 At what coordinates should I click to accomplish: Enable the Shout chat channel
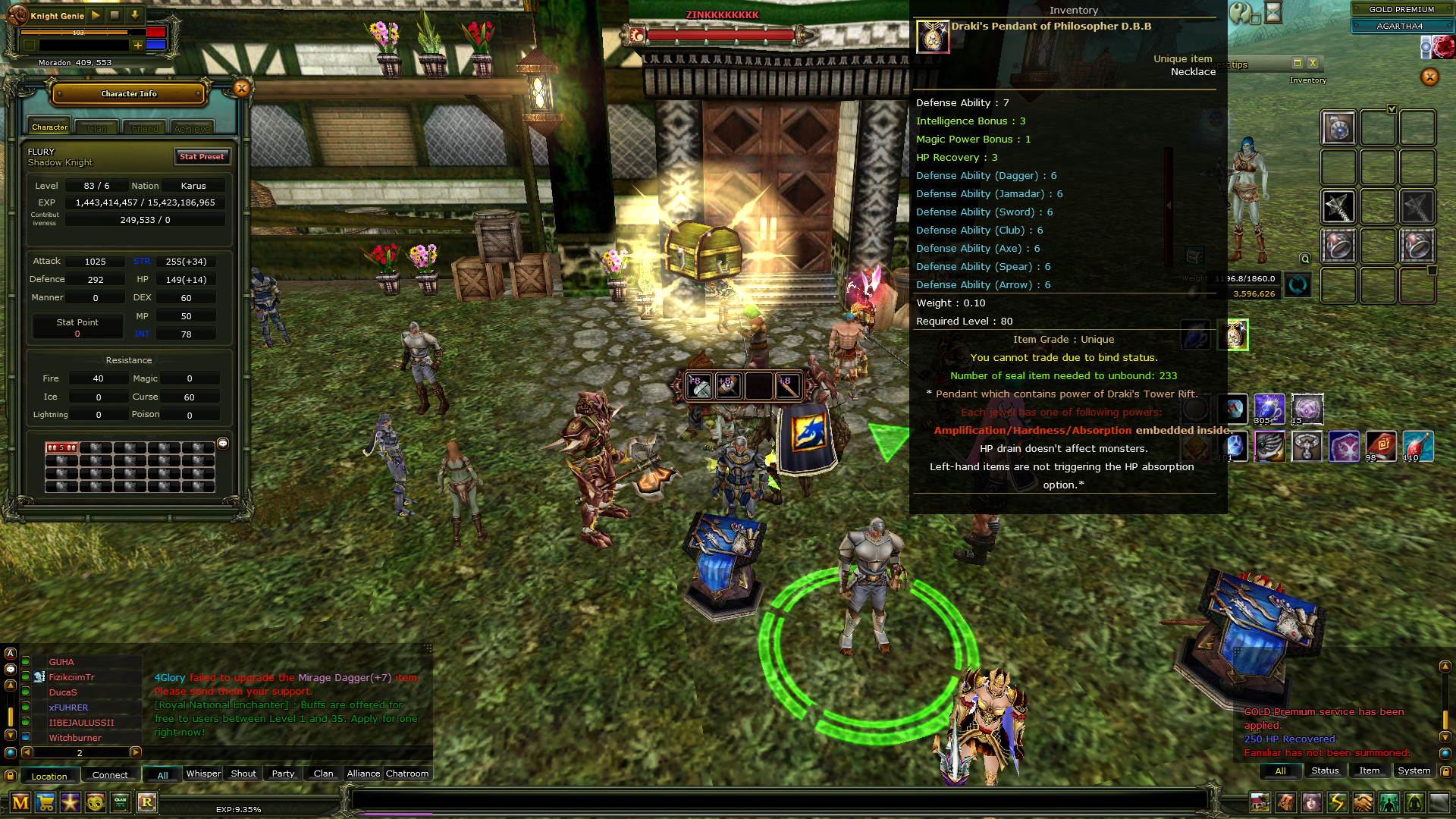243,773
